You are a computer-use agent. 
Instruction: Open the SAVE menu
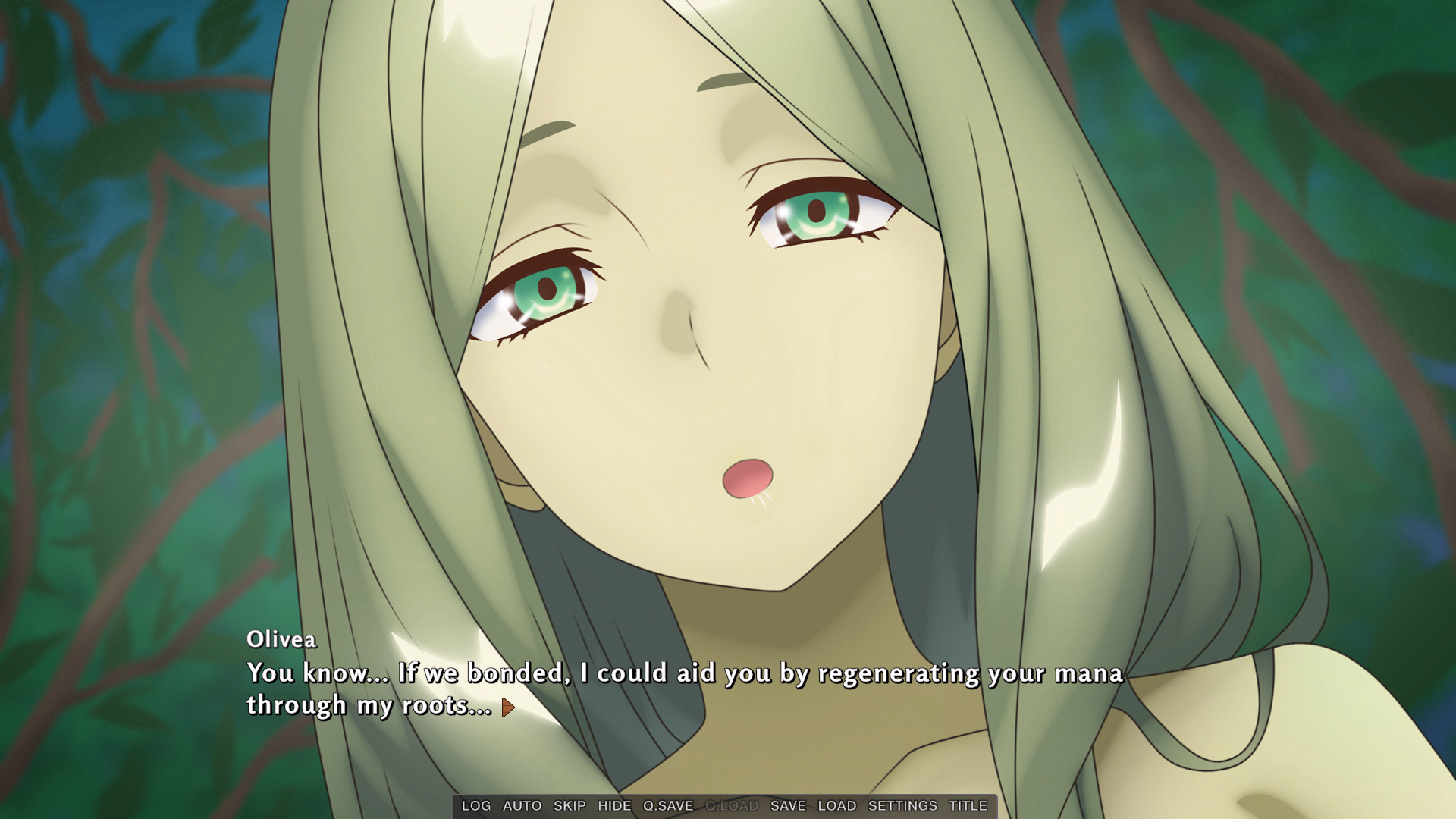pos(788,806)
